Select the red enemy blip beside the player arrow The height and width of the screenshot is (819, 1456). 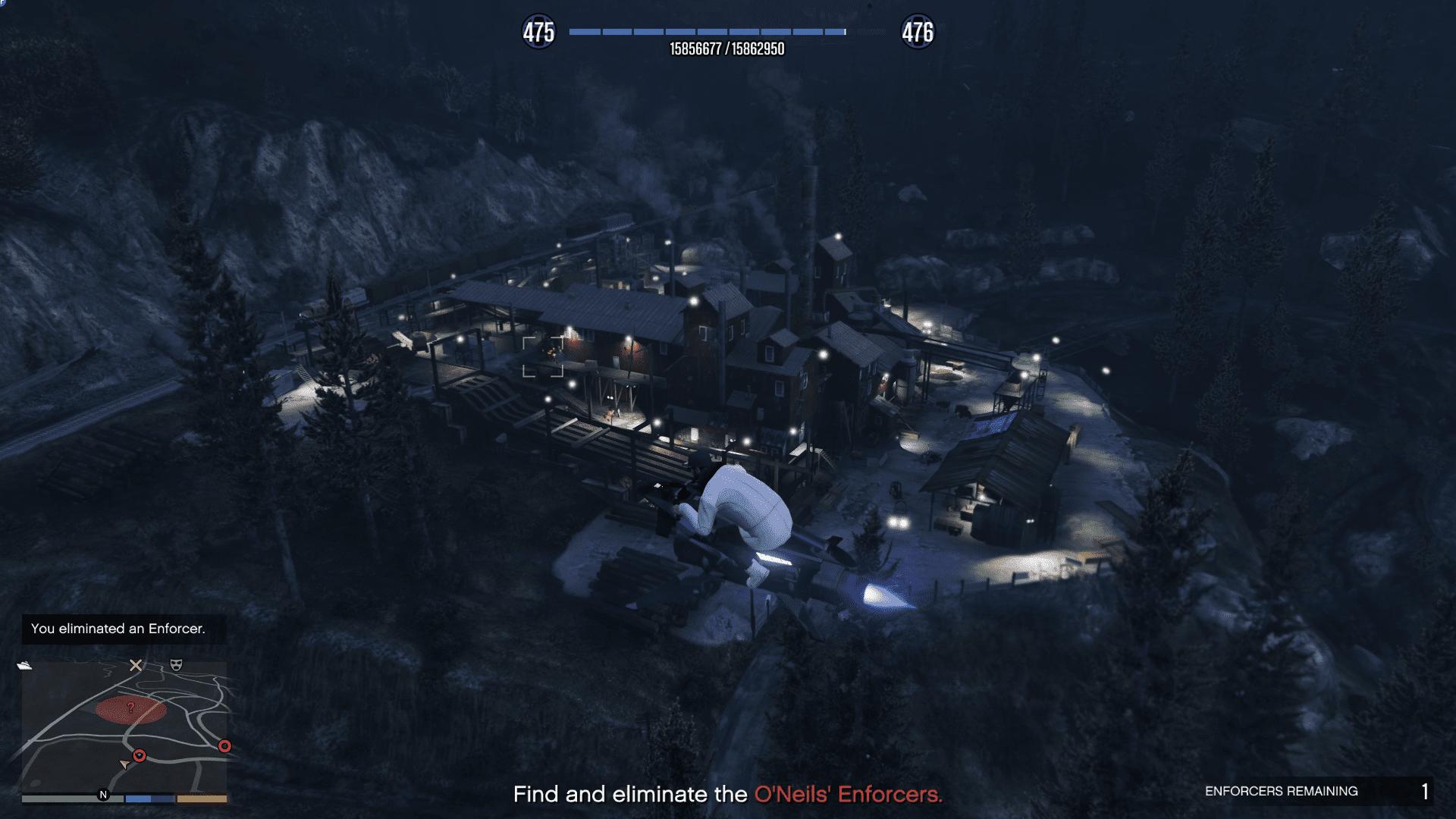[x=140, y=755]
